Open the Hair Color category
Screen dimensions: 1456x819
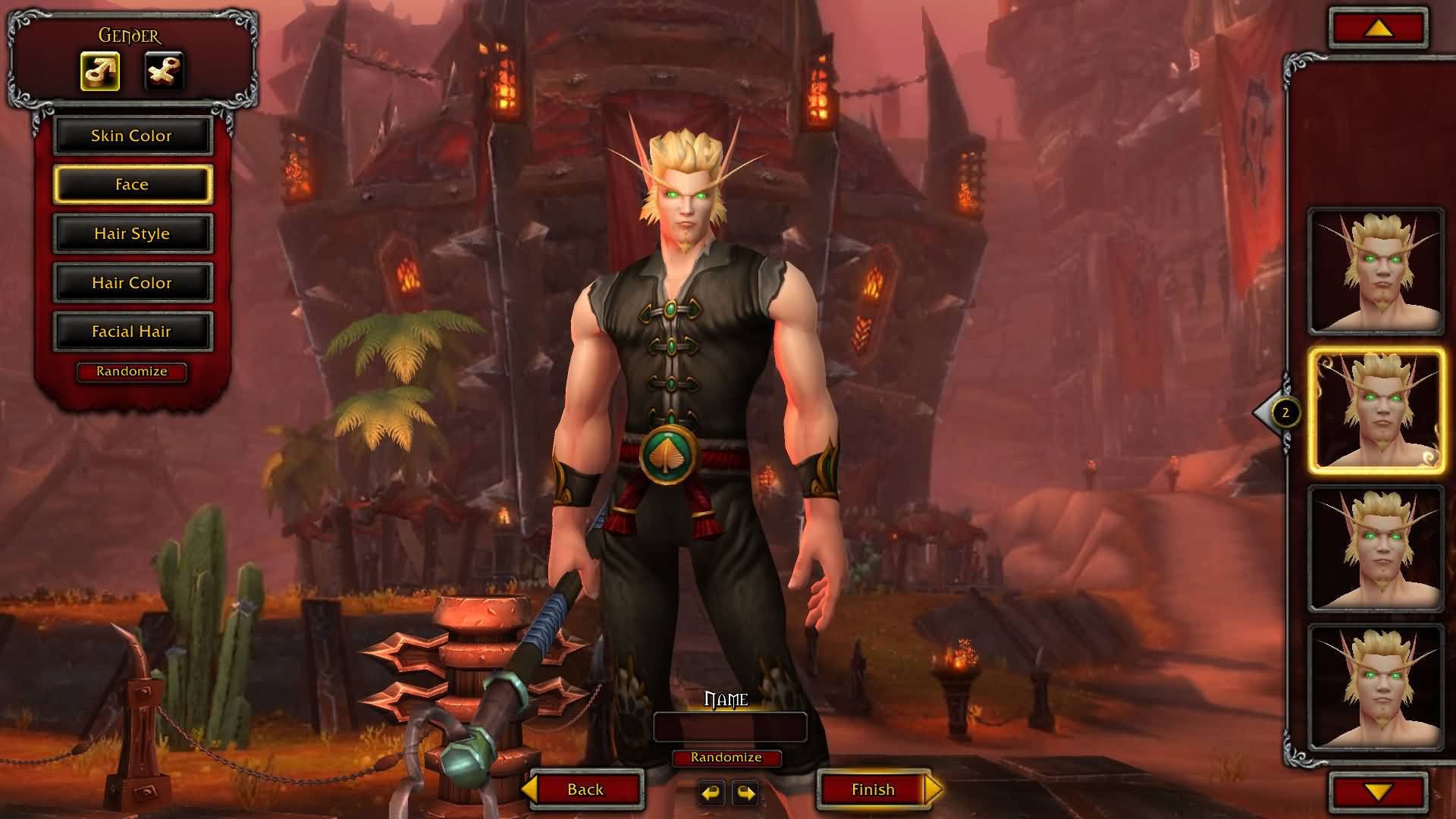[x=132, y=283]
